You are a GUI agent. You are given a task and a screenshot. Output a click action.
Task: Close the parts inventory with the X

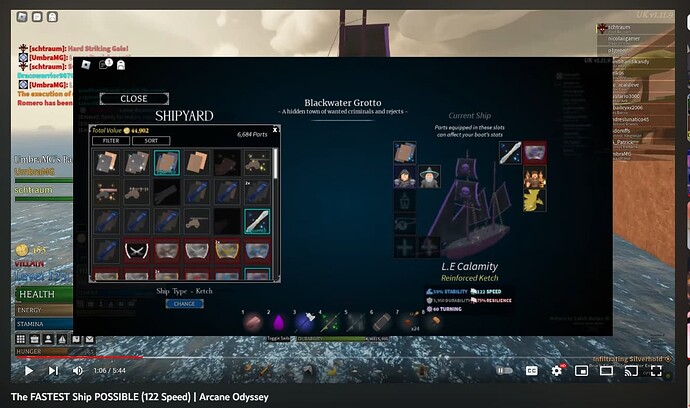click(x=275, y=129)
